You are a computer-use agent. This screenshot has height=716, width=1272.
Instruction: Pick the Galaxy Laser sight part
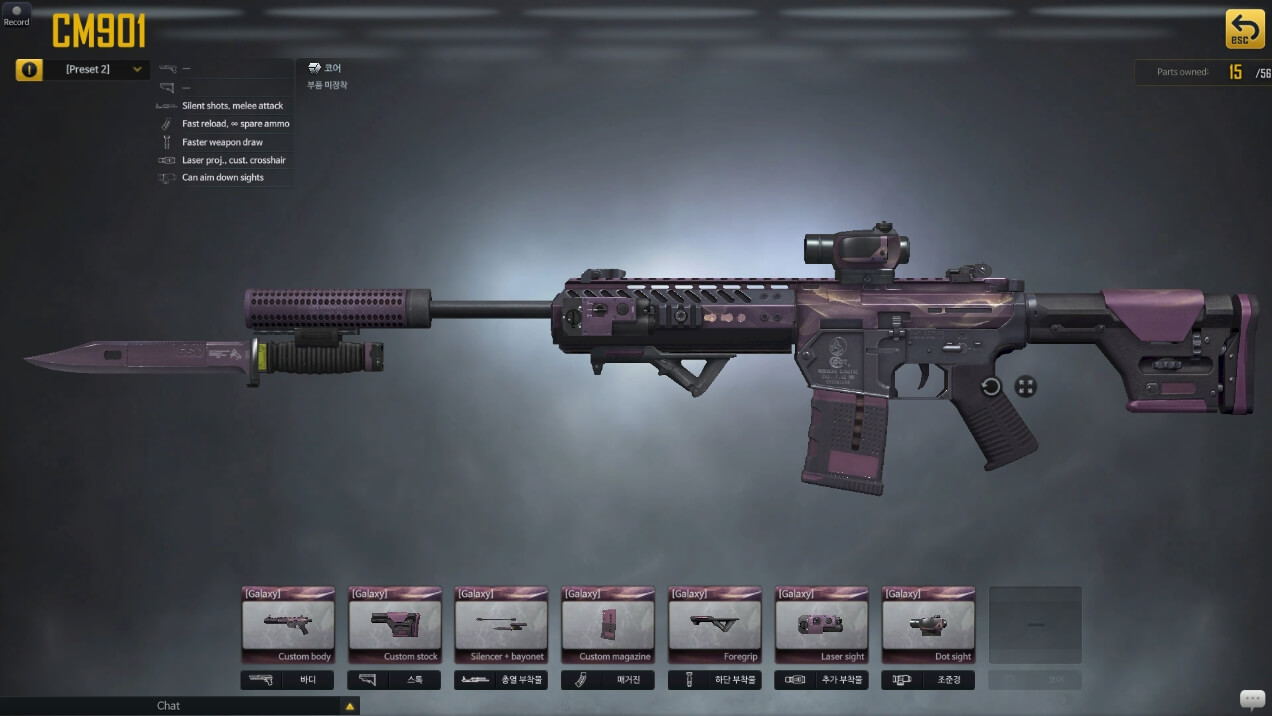coord(823,625)
